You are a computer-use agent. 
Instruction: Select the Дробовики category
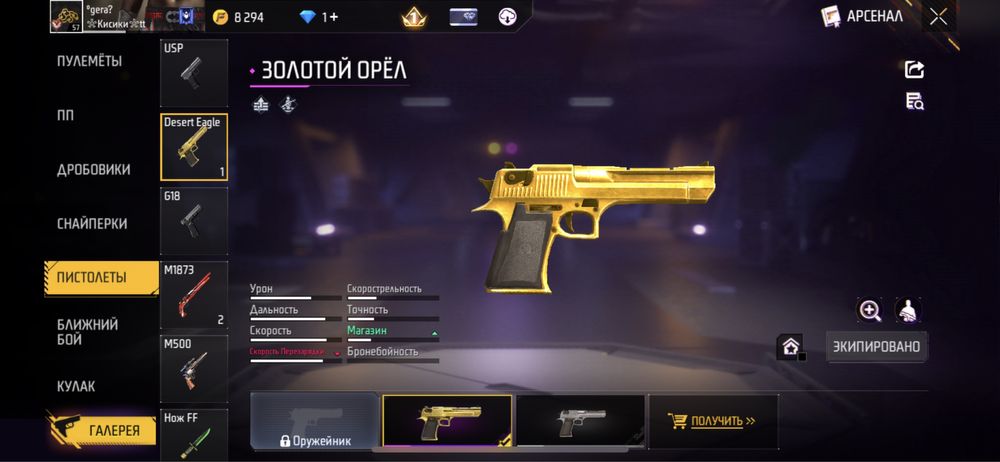[93, 169]
